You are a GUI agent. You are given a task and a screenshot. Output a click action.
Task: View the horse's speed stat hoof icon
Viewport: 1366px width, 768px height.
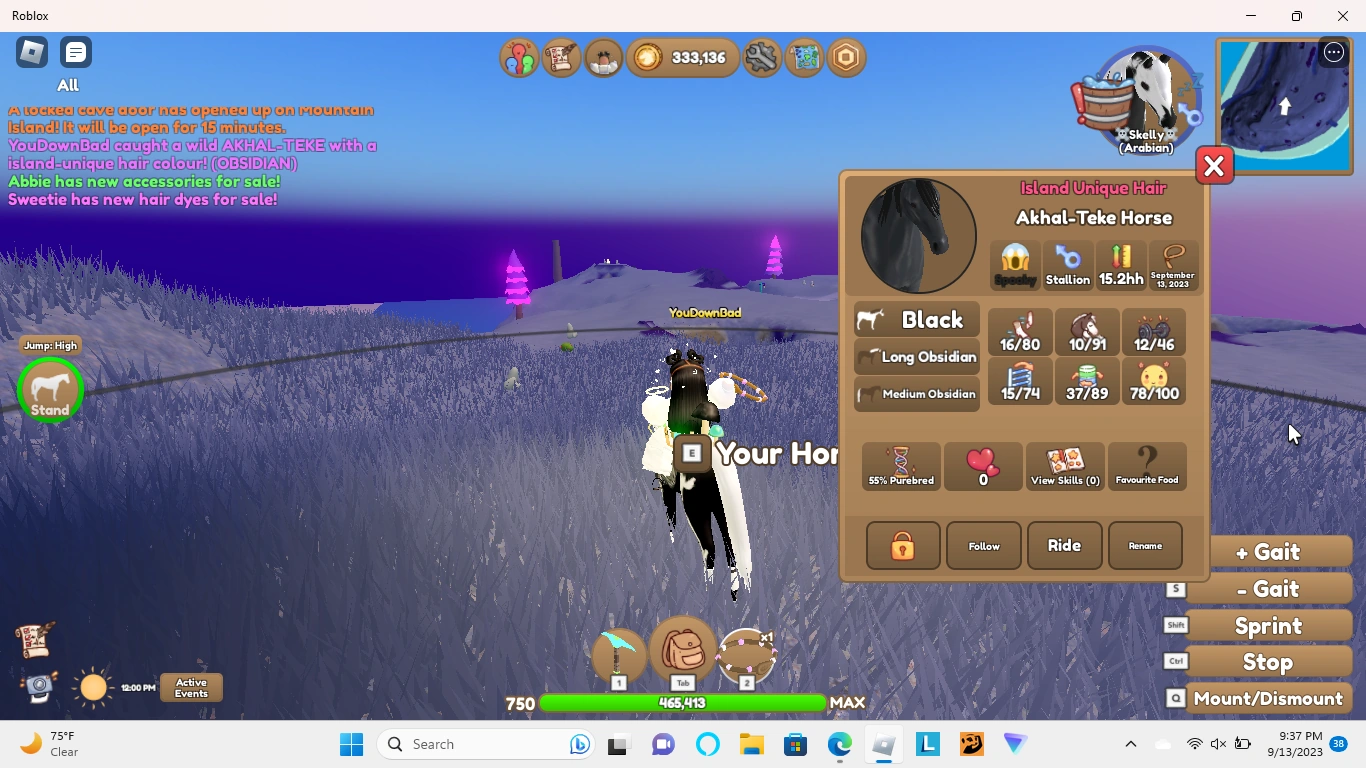click(x=1020, y=331)
